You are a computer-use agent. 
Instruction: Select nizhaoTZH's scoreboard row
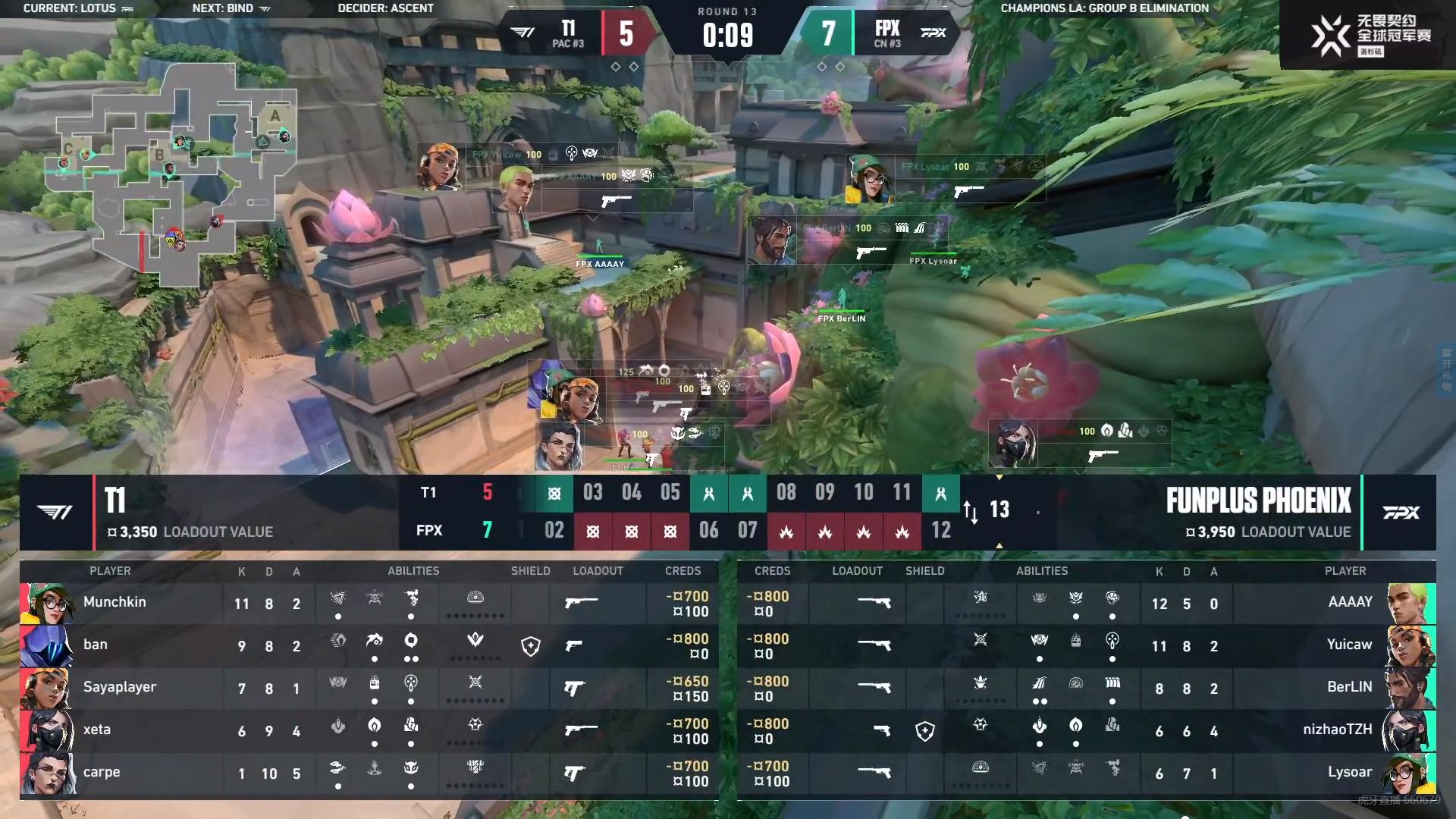click(x=1086, y=731)
